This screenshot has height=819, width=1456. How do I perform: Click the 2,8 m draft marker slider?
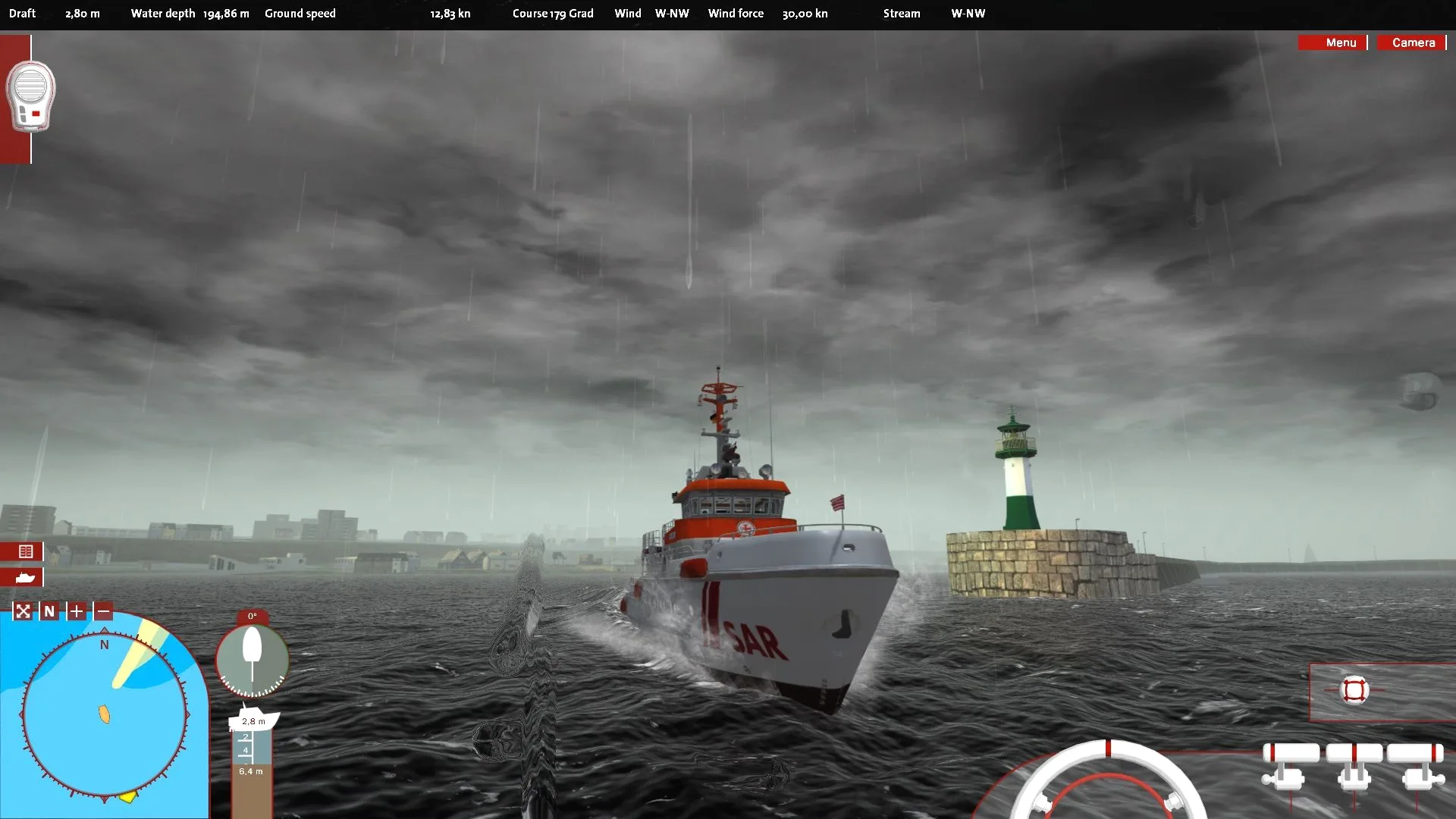(x=253, y=722)
